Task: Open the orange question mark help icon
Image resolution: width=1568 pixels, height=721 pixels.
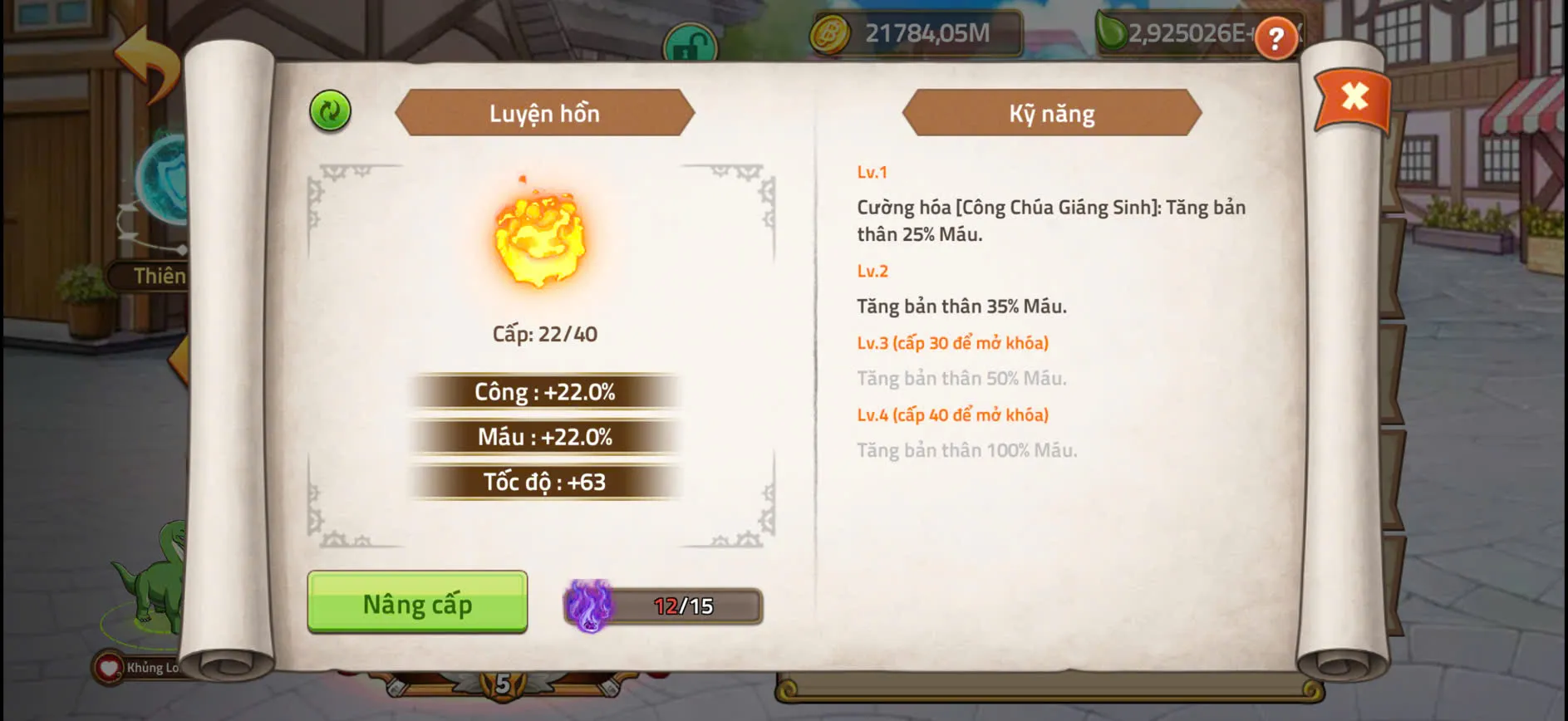Action: pos(1277,37)
